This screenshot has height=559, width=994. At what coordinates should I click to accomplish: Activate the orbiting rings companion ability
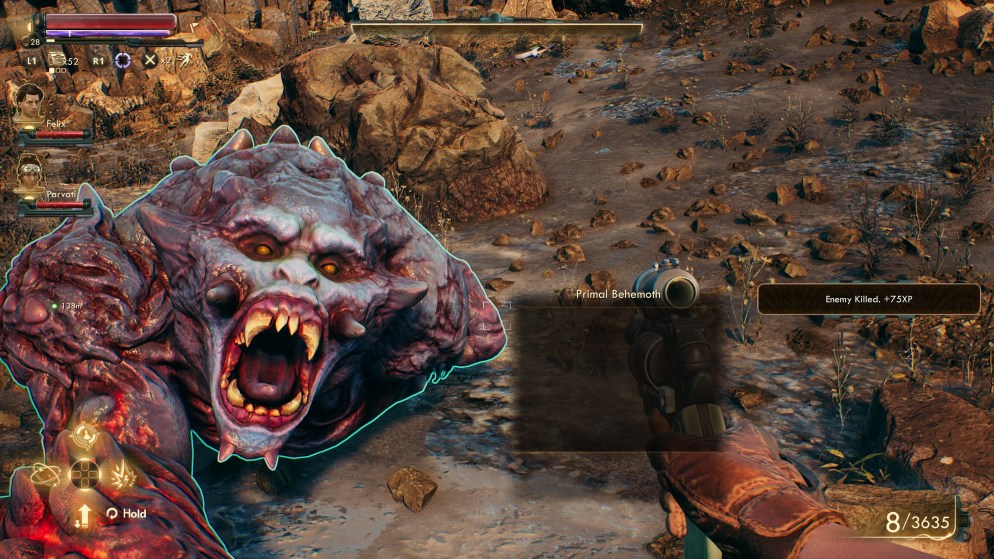pyautogui.click(x=47, y=474)
